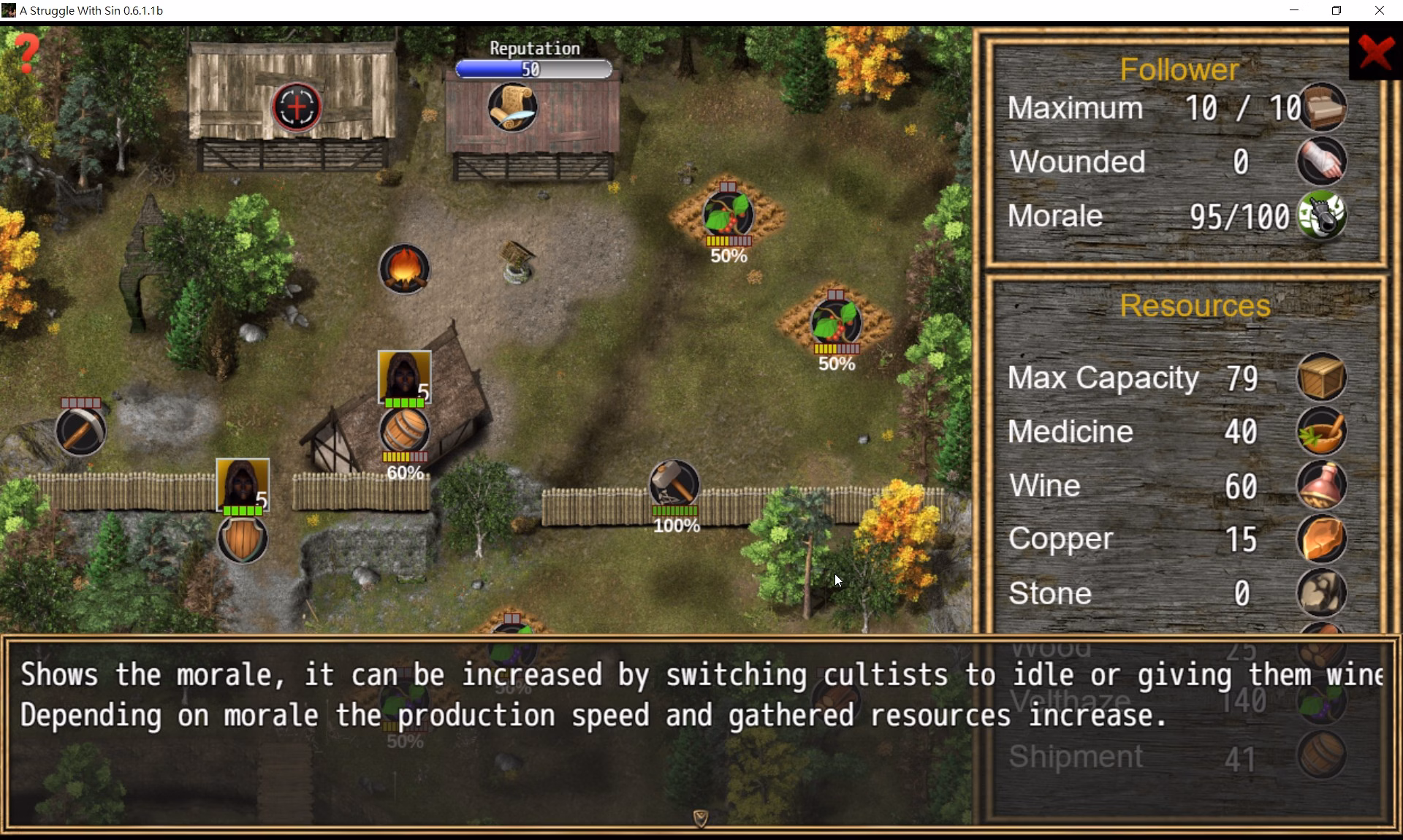Click the Wounded bandaged hand icon
The image size is (1403, 840).
pos(1322,161)
